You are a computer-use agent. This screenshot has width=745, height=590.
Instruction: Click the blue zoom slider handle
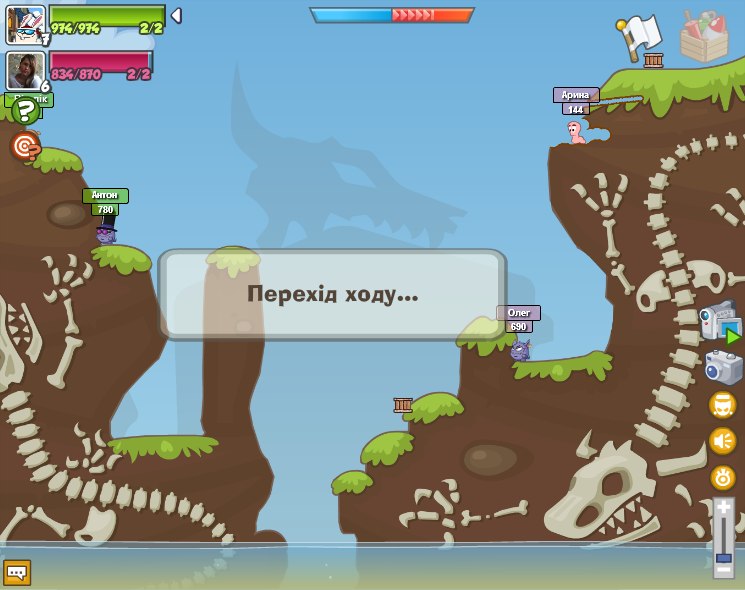point(723,557)
